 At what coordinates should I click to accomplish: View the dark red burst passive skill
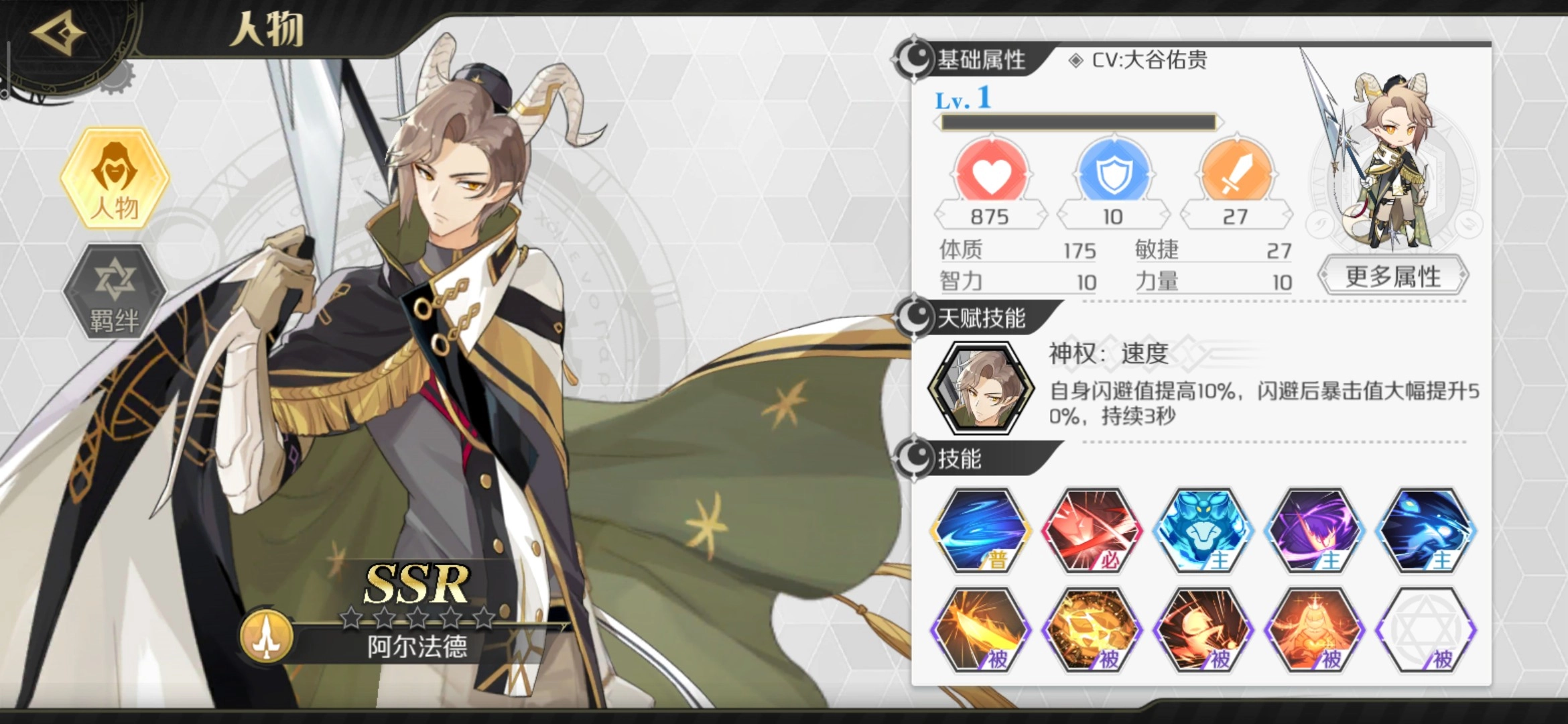tap(1203, 630)
